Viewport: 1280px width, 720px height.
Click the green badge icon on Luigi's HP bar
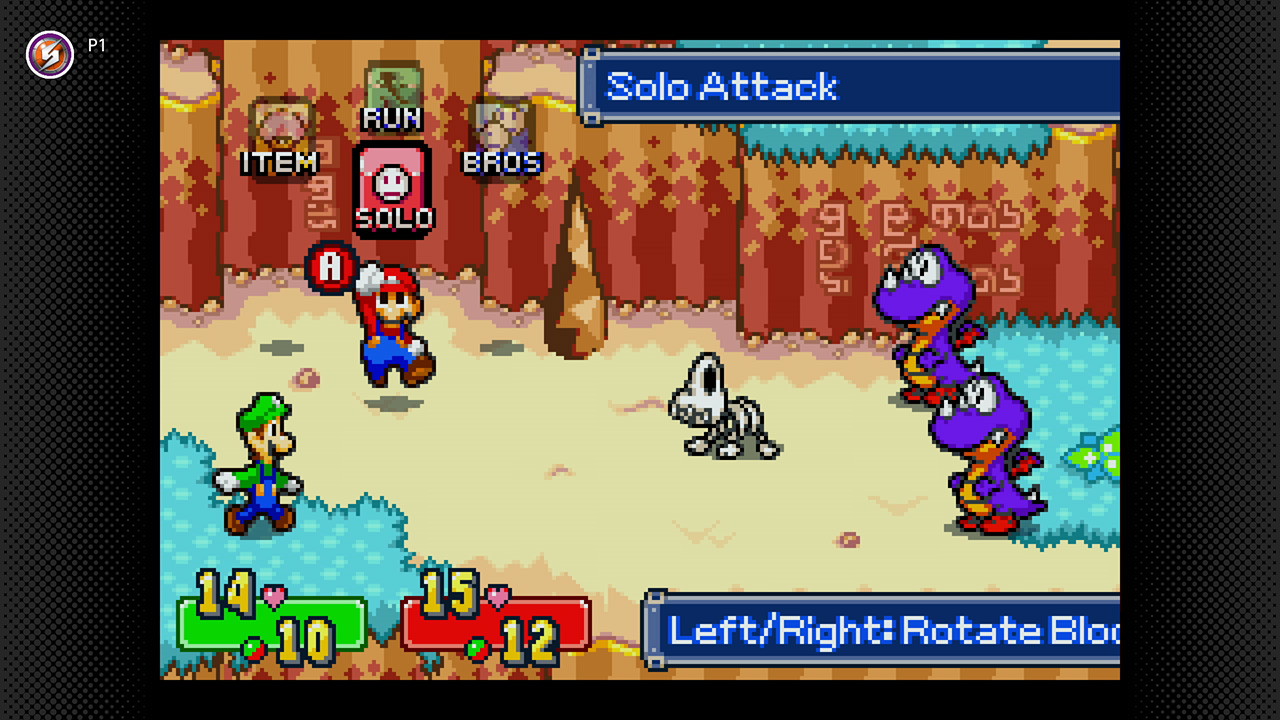click(x=252, y=649)
